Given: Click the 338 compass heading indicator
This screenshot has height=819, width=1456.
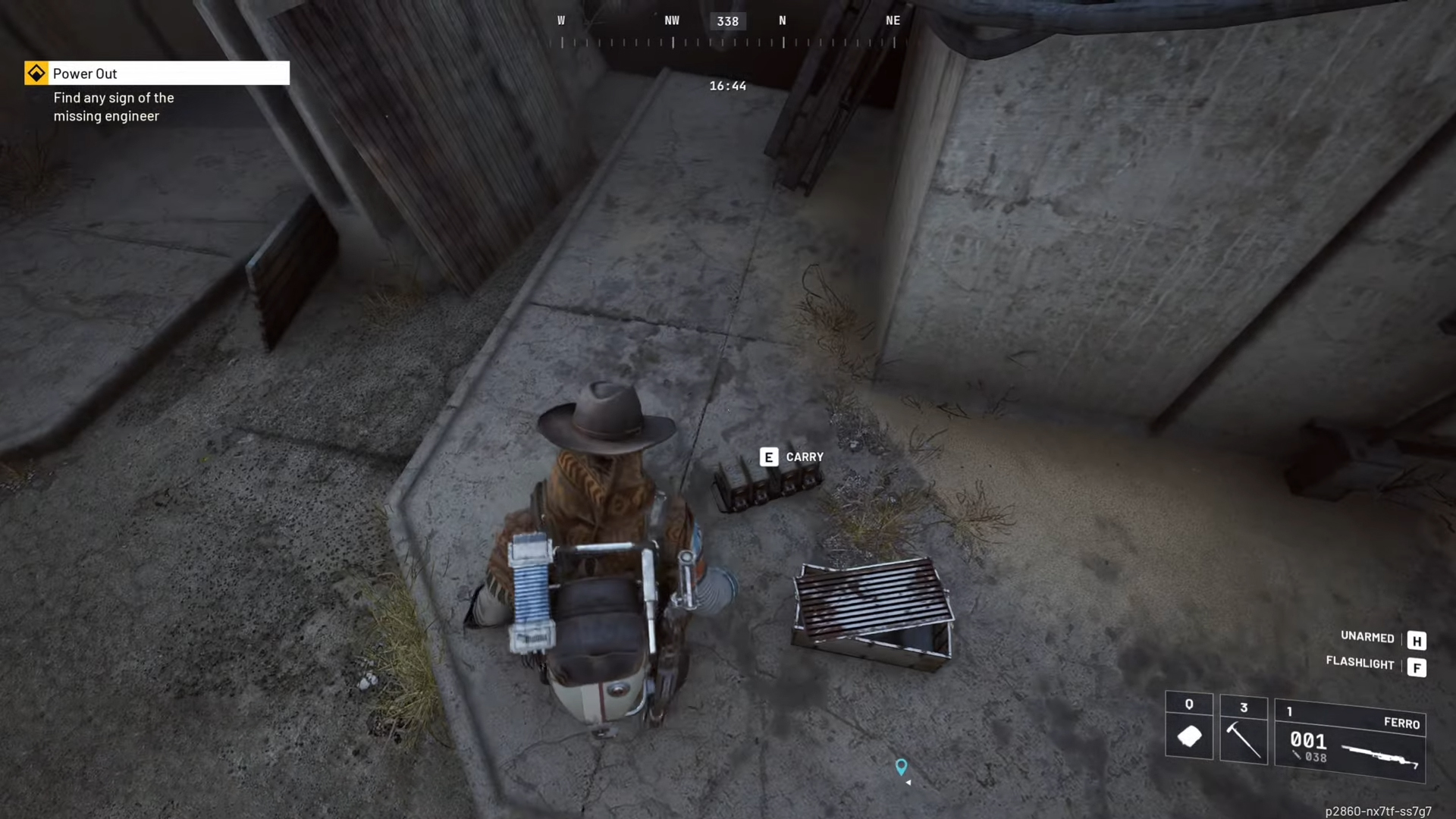Looking at the screenshot, I should [x=727, y=20].
